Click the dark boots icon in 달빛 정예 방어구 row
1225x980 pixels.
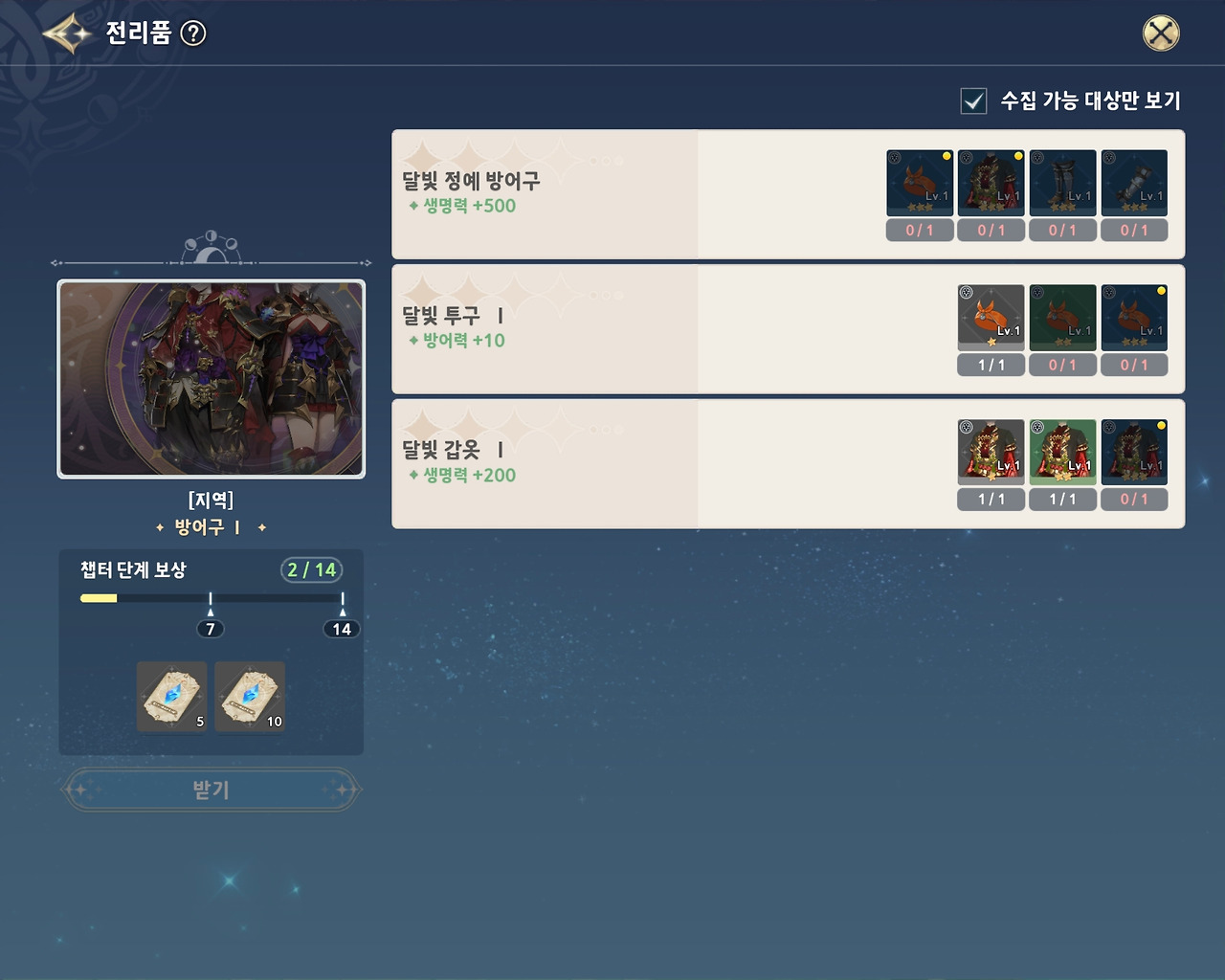[1062, 182]
